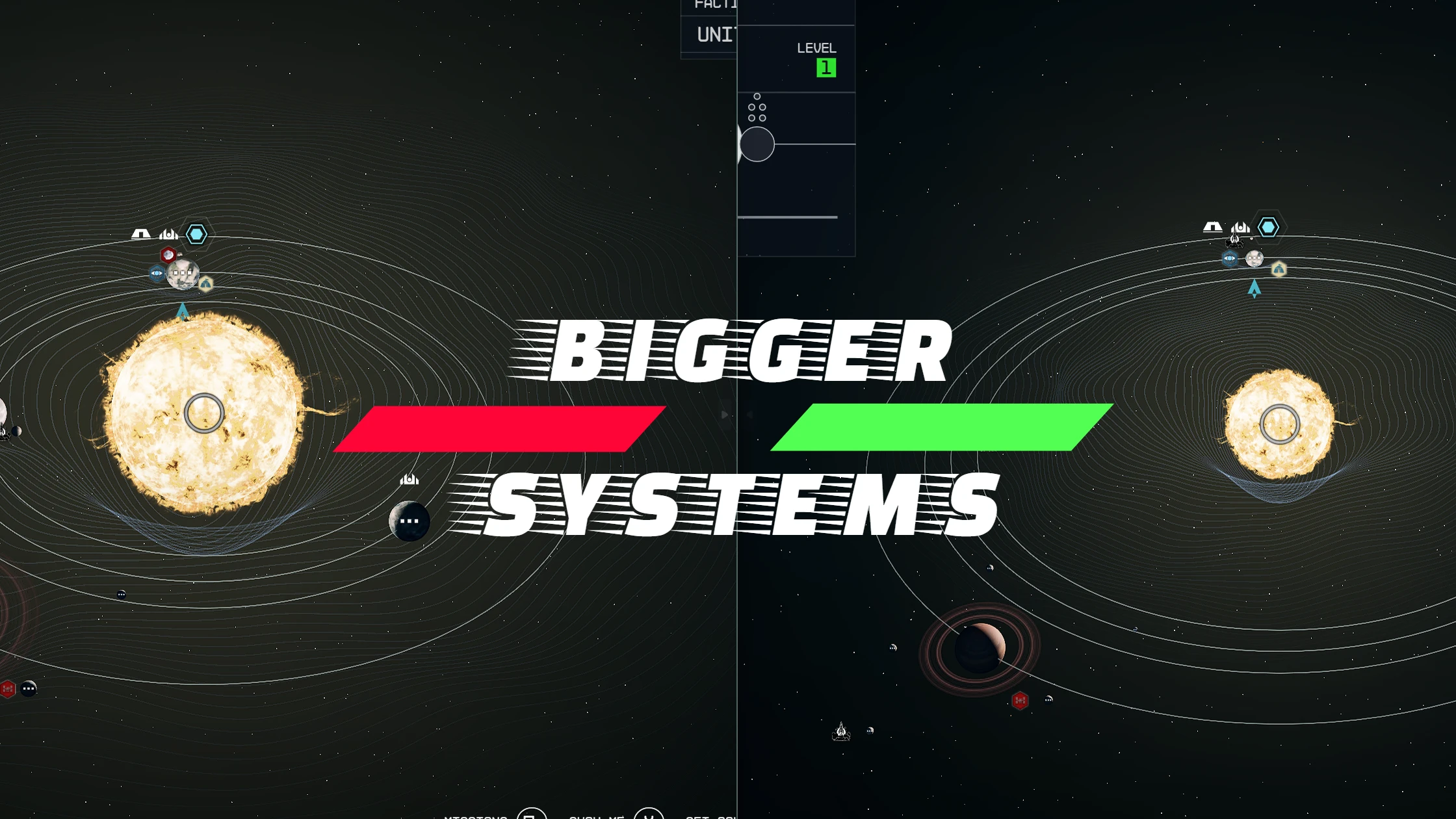Select the spaceship icon above the right system's planet
1456x819 pixels.
(1234, 240)
